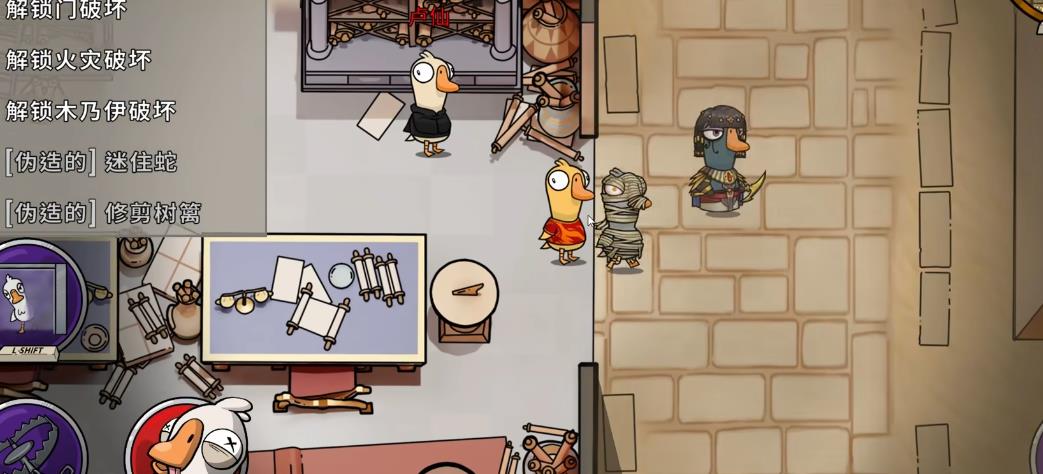Click the [伪造的] 迷住蛇 fake task

[x=91, y=161]
